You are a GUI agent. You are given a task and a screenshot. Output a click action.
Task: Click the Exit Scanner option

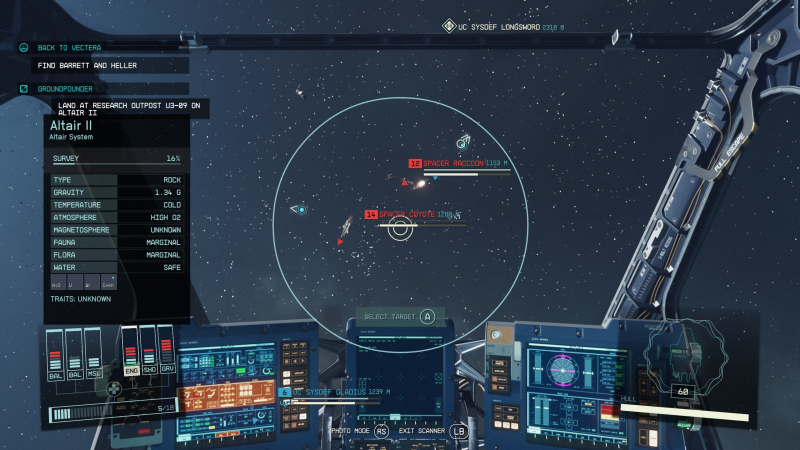421,430
